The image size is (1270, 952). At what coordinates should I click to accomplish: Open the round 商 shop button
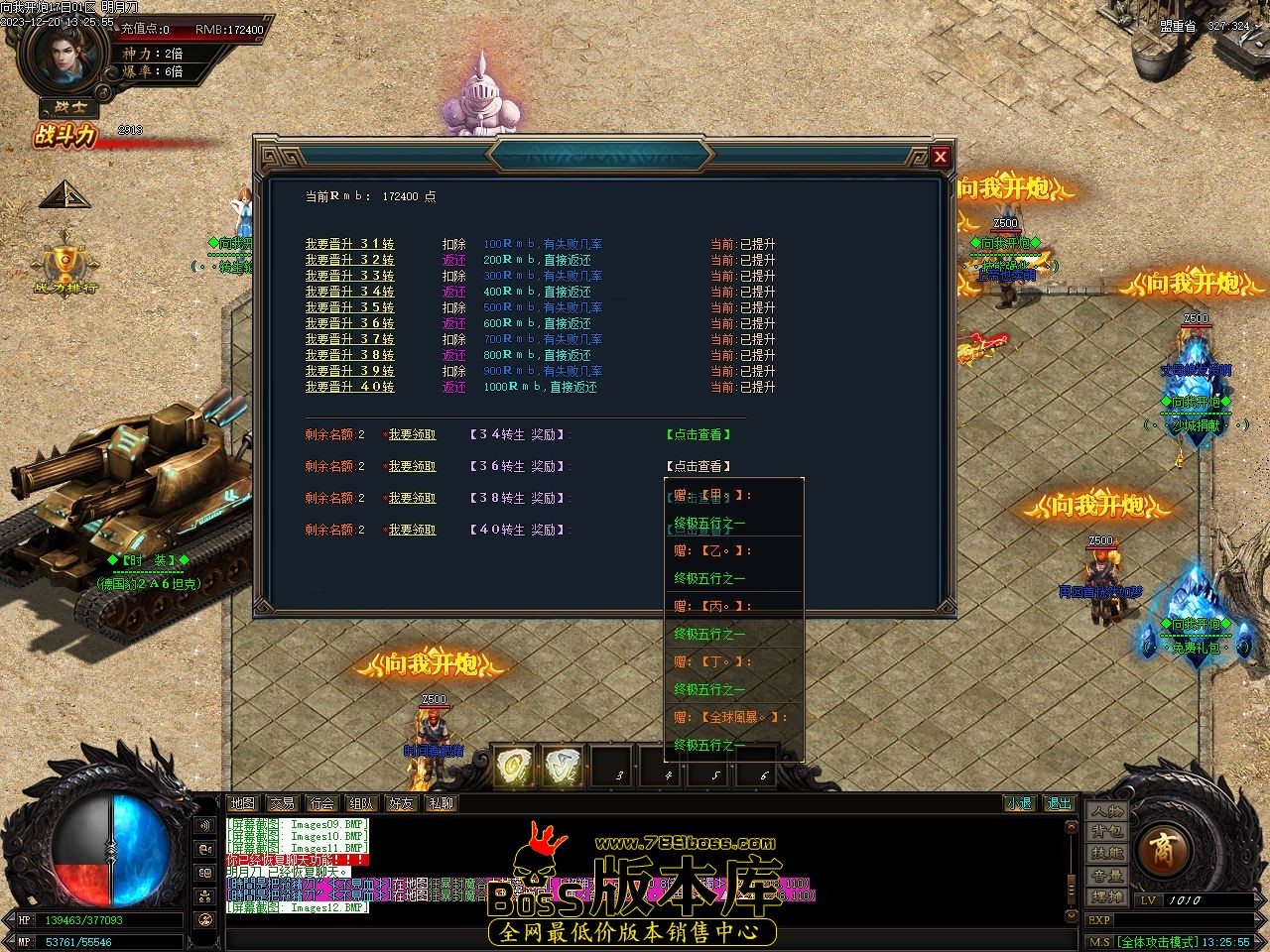[1160, 850]
